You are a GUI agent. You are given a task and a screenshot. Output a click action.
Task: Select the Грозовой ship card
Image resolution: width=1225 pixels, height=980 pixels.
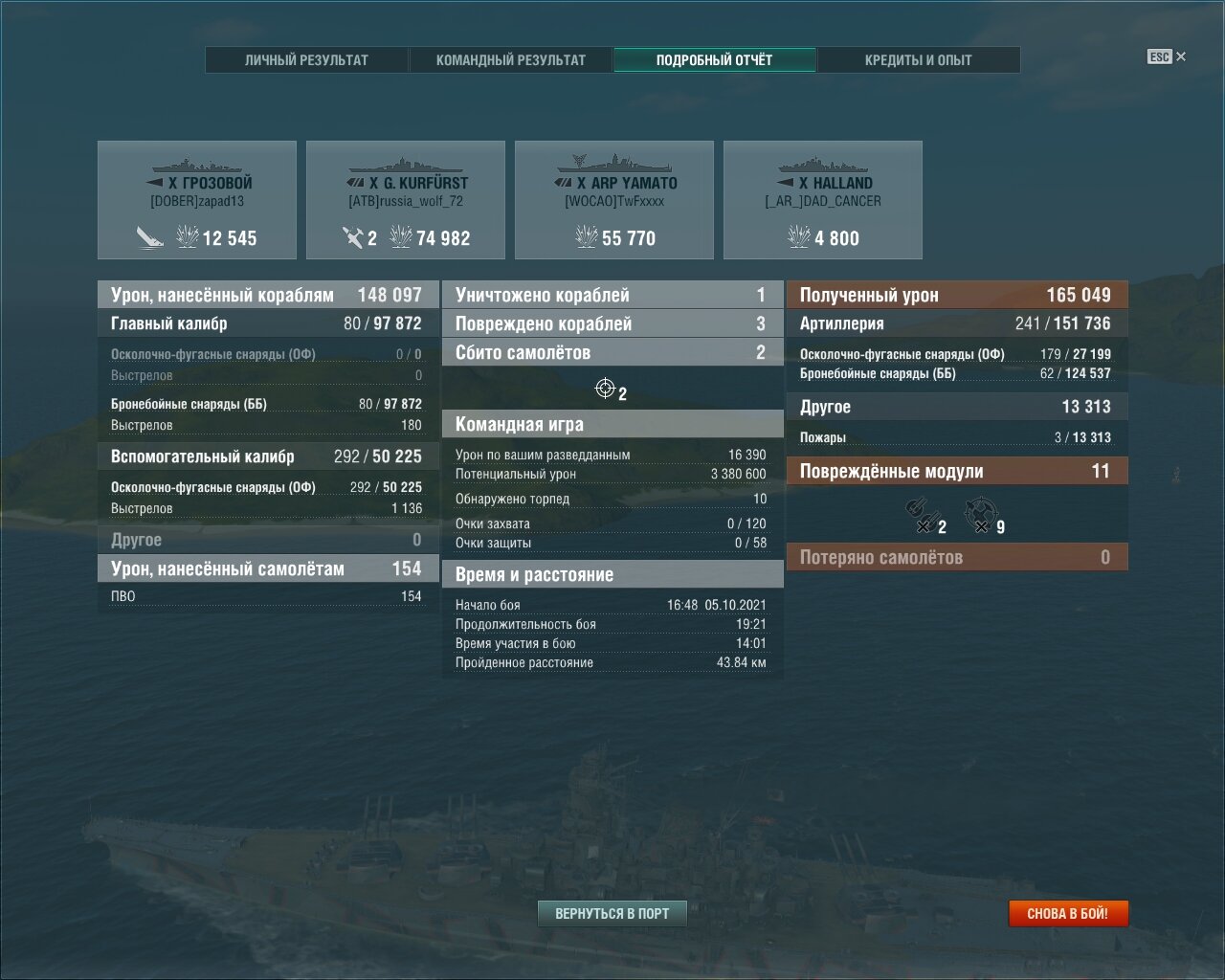tap(197, 200)
